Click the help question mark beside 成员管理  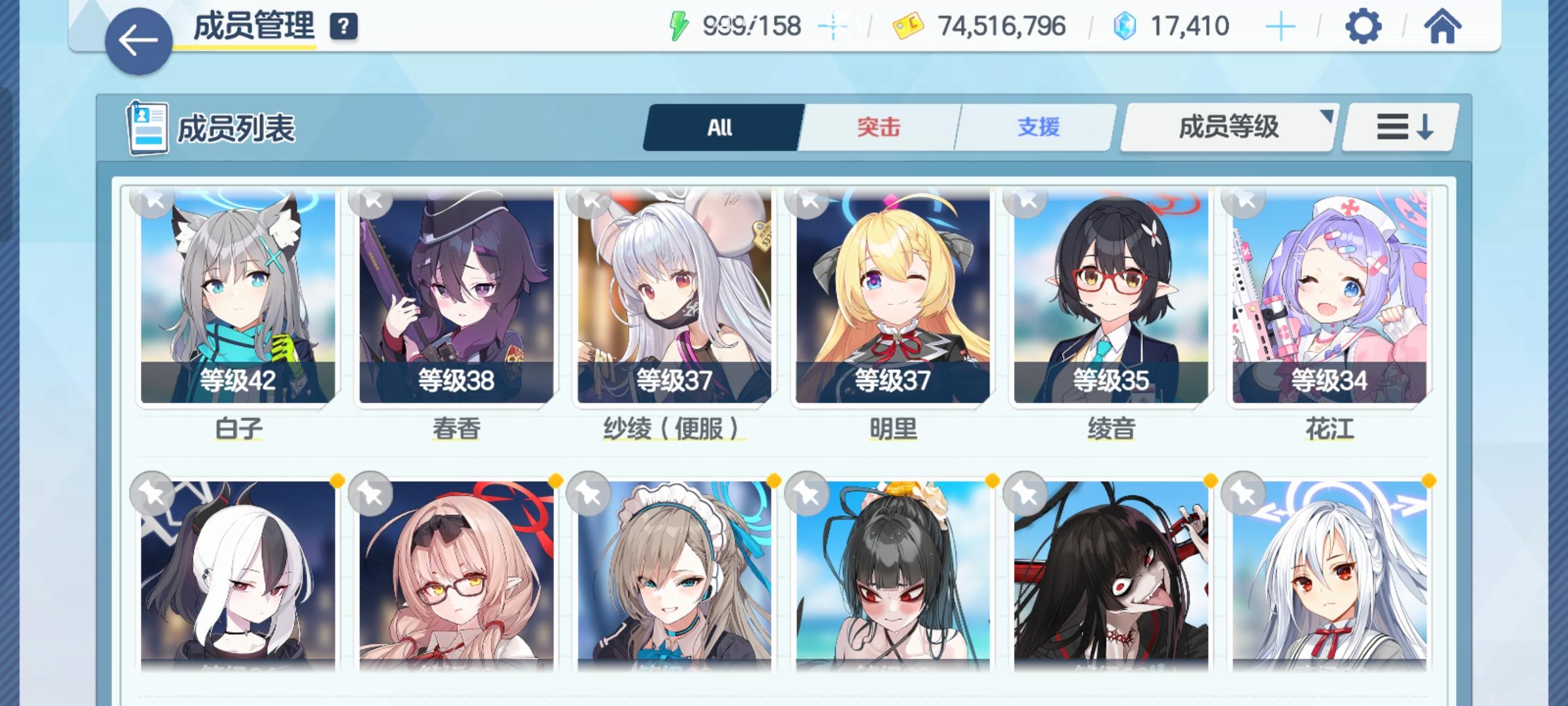click(344, 27)
